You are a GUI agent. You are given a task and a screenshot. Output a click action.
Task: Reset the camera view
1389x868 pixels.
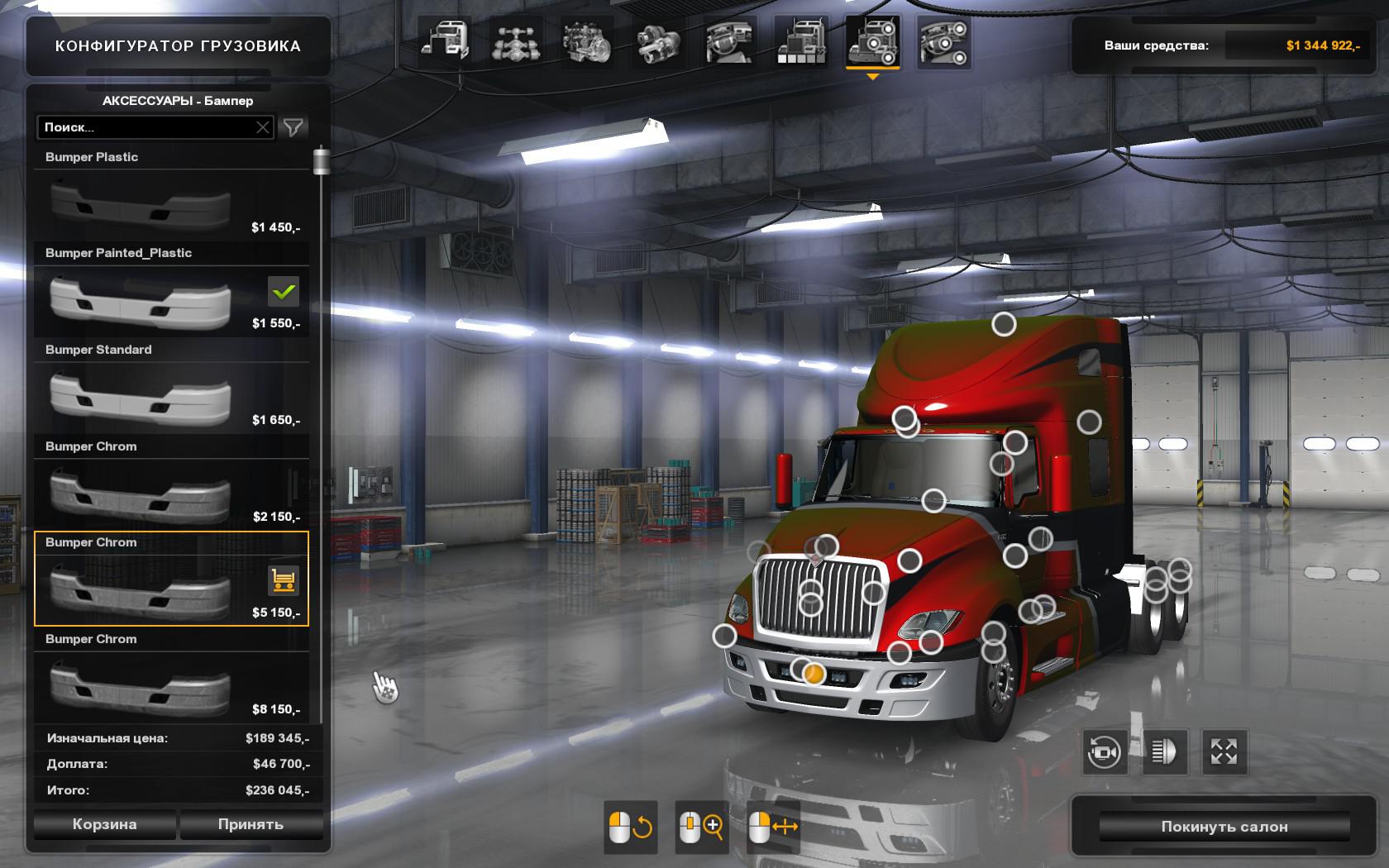pos(1105,752)
